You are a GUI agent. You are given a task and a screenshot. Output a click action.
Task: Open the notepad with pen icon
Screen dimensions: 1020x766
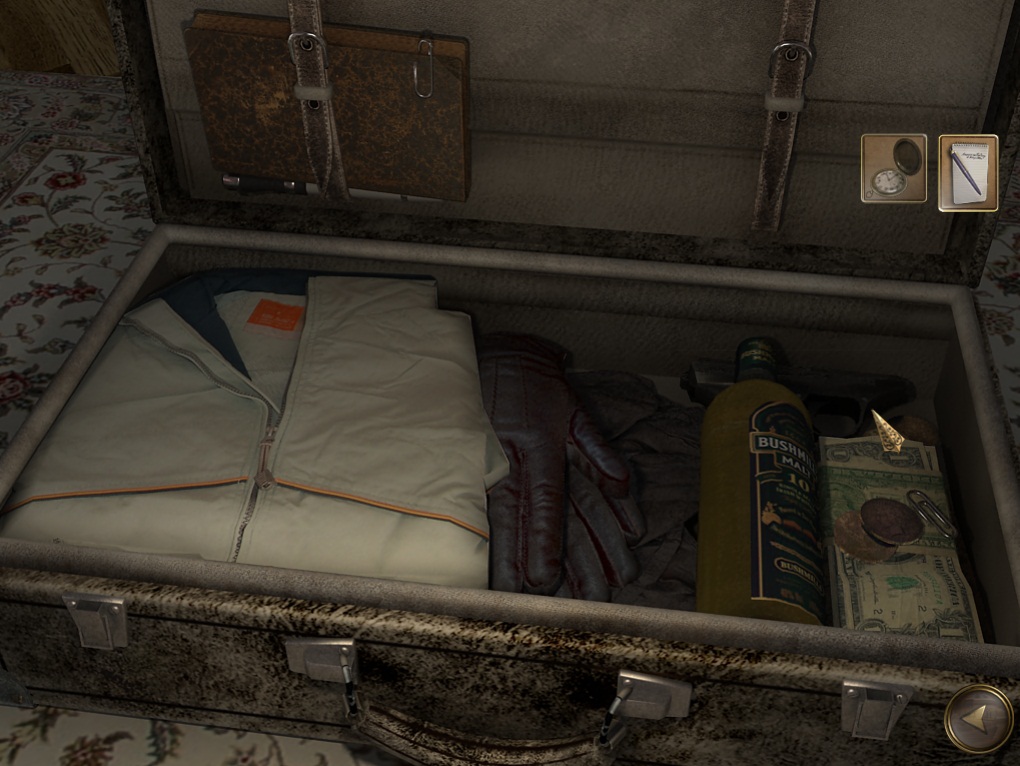click(967, 172)
